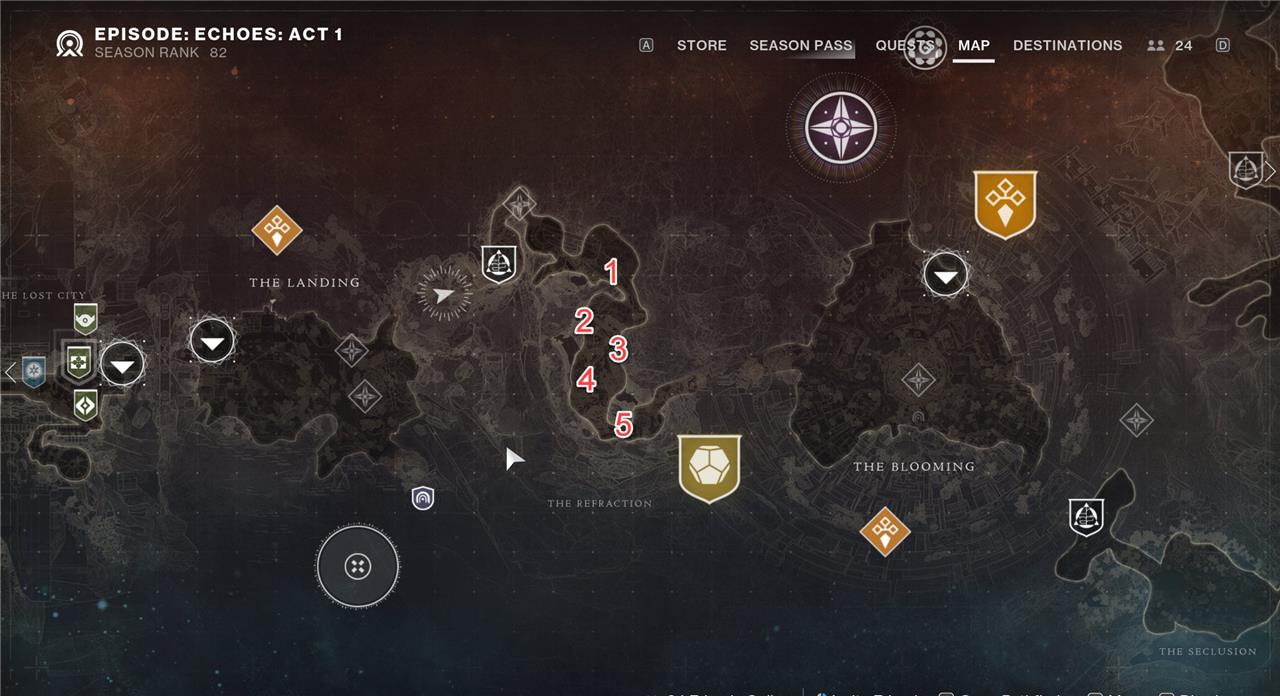Select the green banner icon with the eye
The height and width of the screenshot is (696, 1280).
click(86, 319)
